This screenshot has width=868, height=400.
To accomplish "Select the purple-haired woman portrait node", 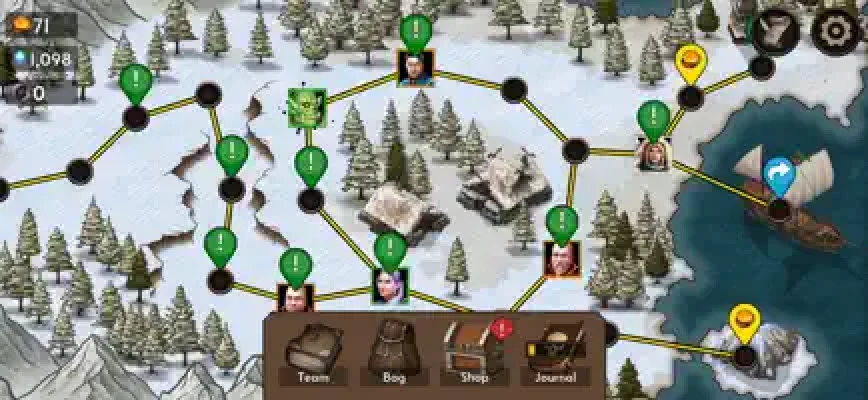I will pos(389,285).
